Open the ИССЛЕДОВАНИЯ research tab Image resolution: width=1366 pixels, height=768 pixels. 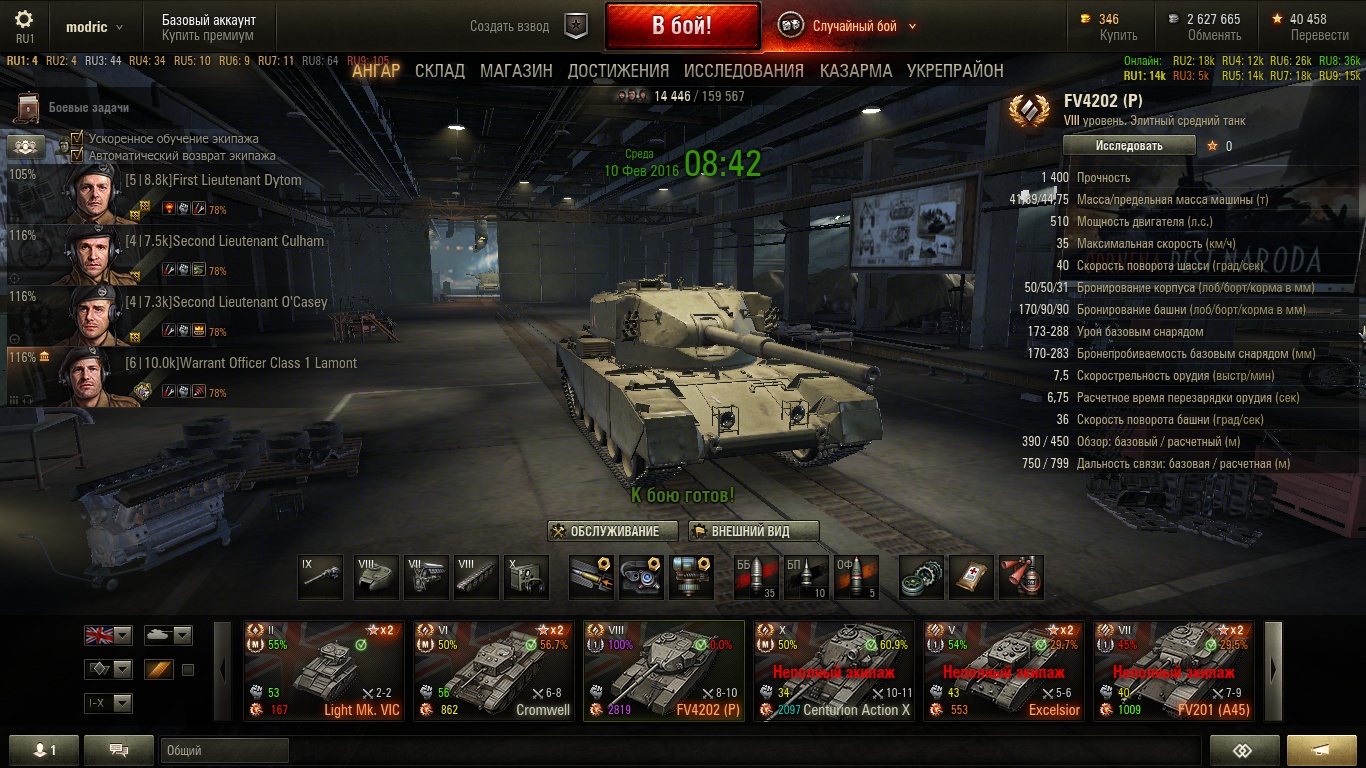click(744, 71)
